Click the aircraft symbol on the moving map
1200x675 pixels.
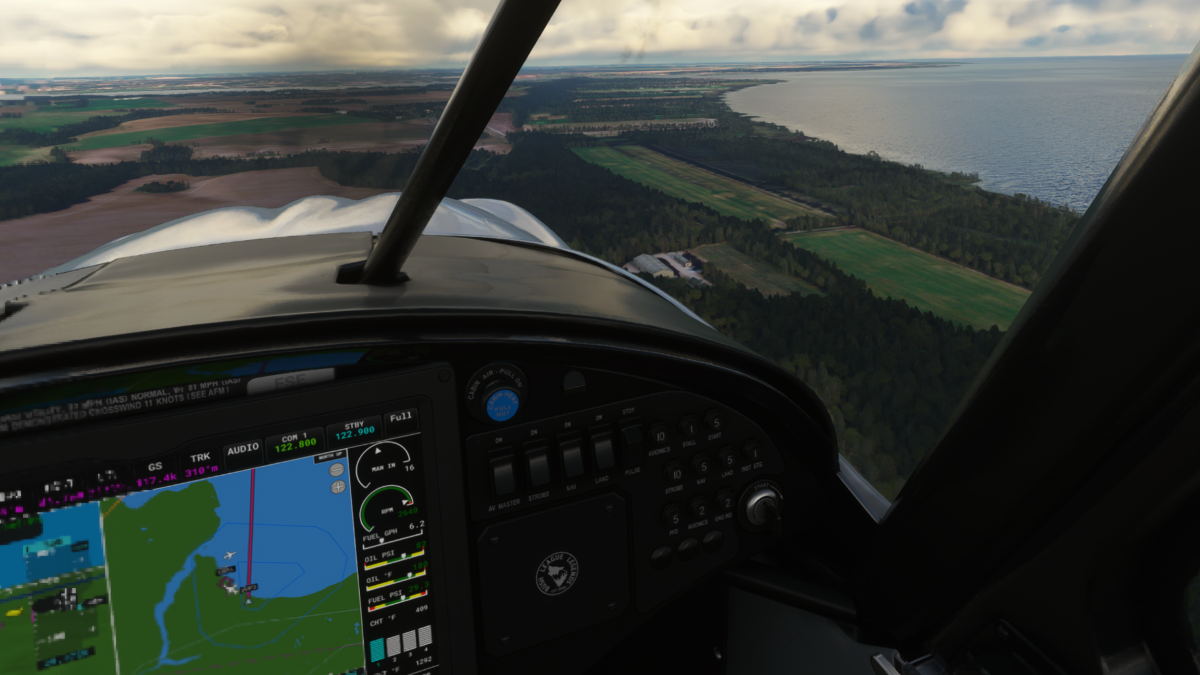point(231,556)
